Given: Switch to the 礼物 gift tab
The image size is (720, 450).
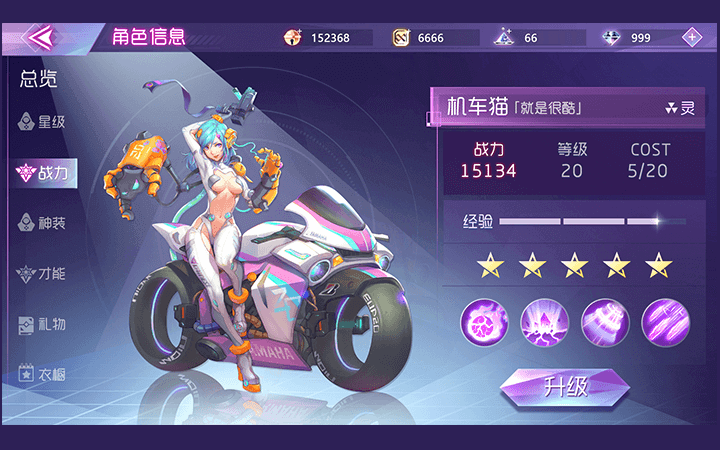Looking at the screenshot, I should [42, 324].
